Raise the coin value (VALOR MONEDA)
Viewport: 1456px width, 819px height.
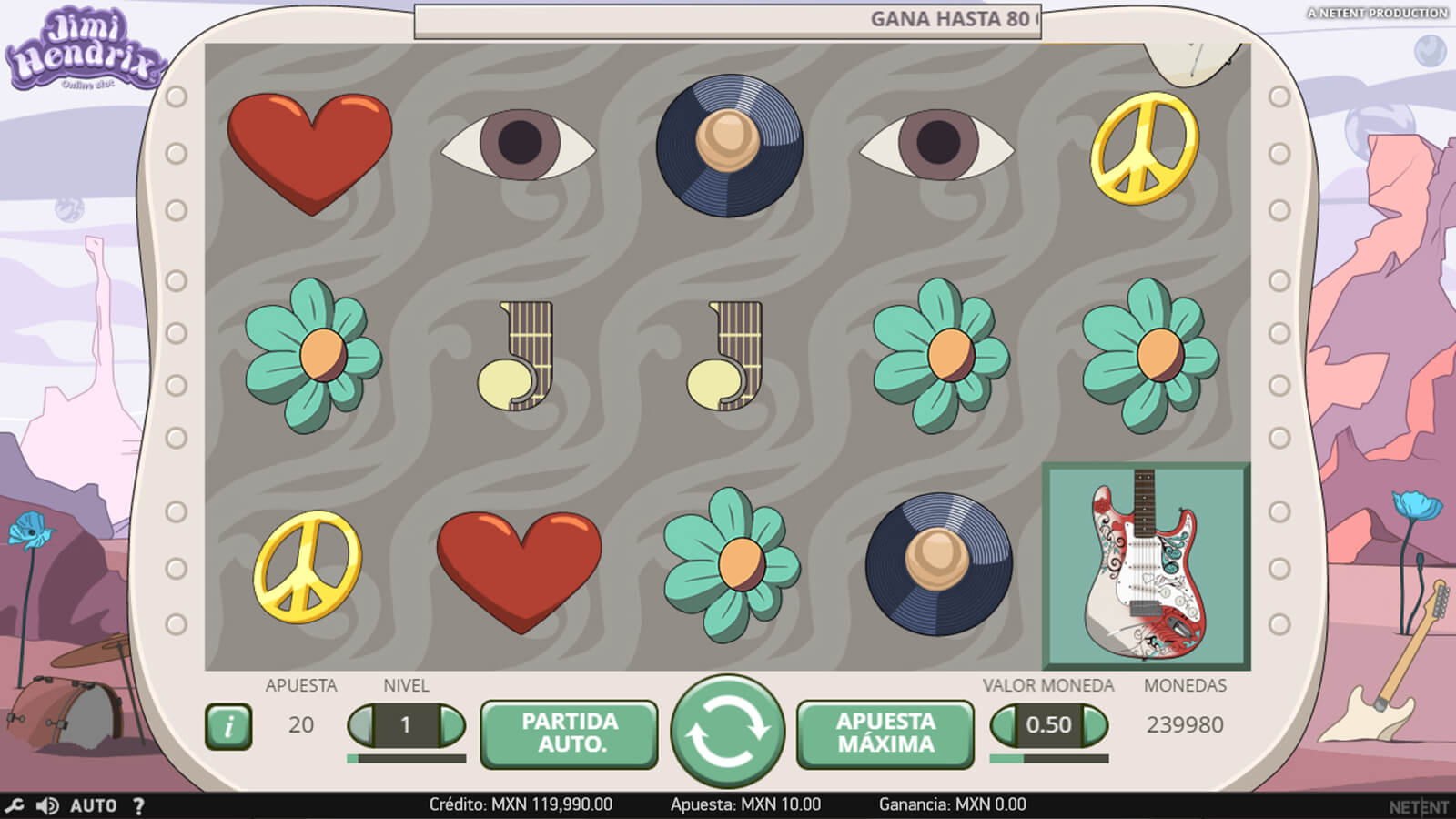1095,725
